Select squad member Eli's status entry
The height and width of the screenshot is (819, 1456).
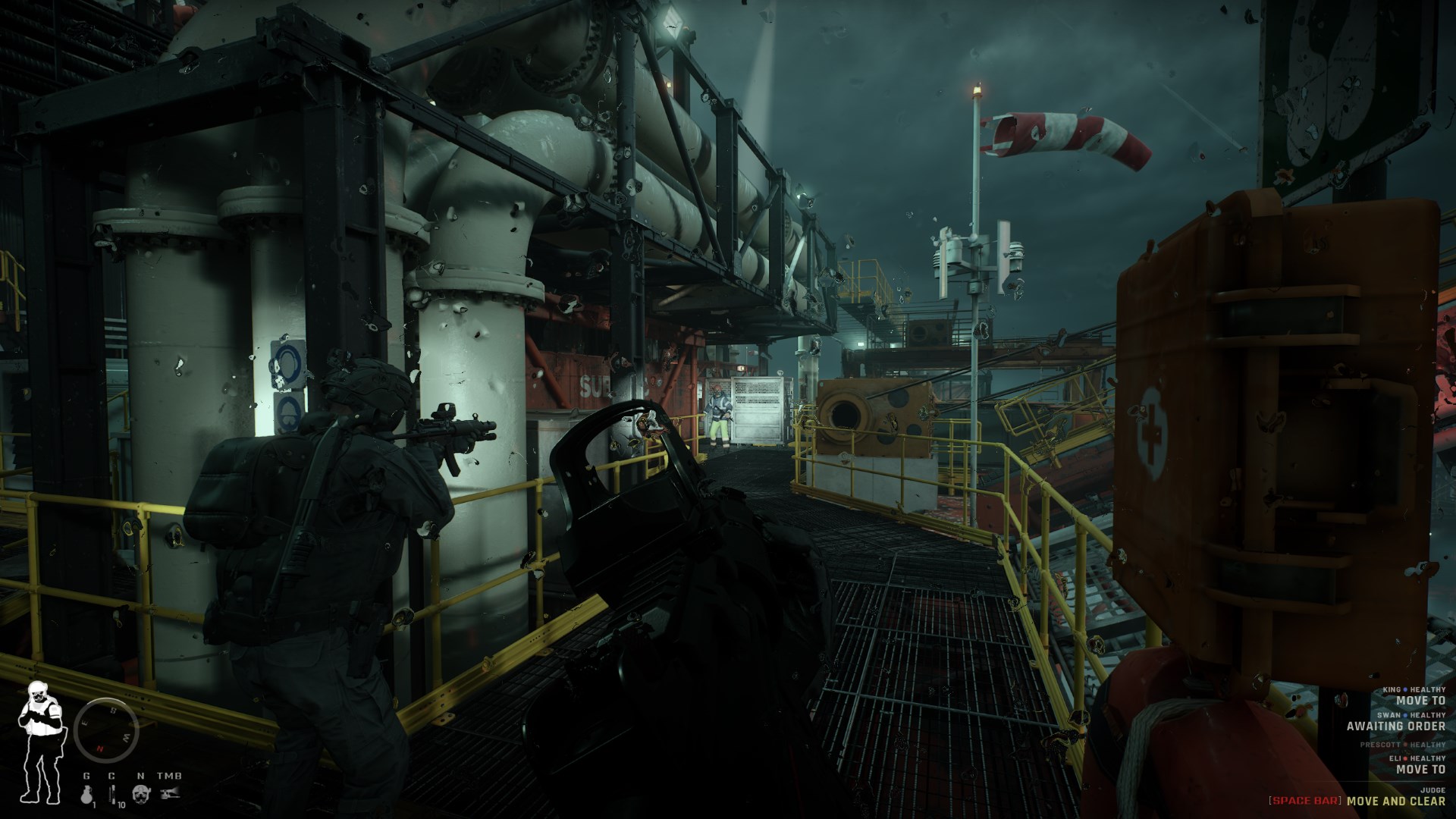point(1417,764)
